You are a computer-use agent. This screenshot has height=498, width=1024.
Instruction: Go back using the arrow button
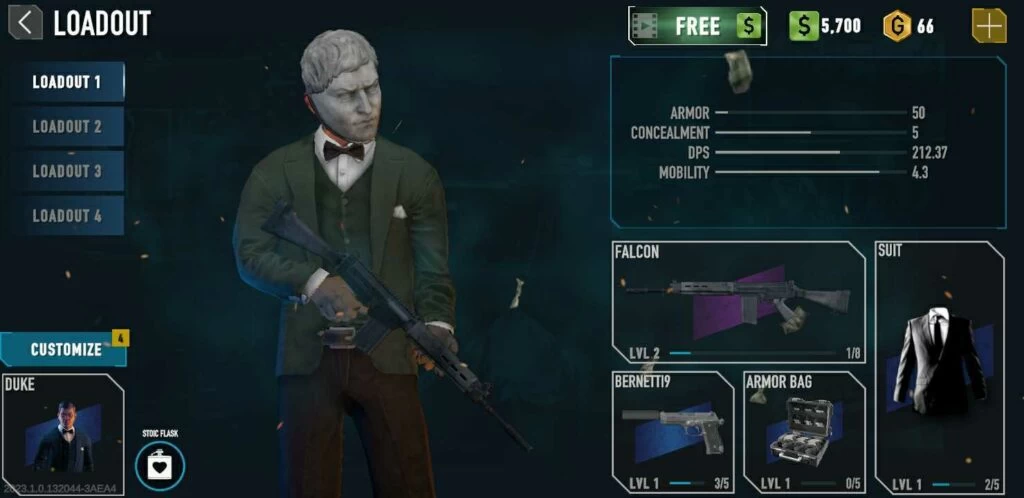[x=25, y=22]
